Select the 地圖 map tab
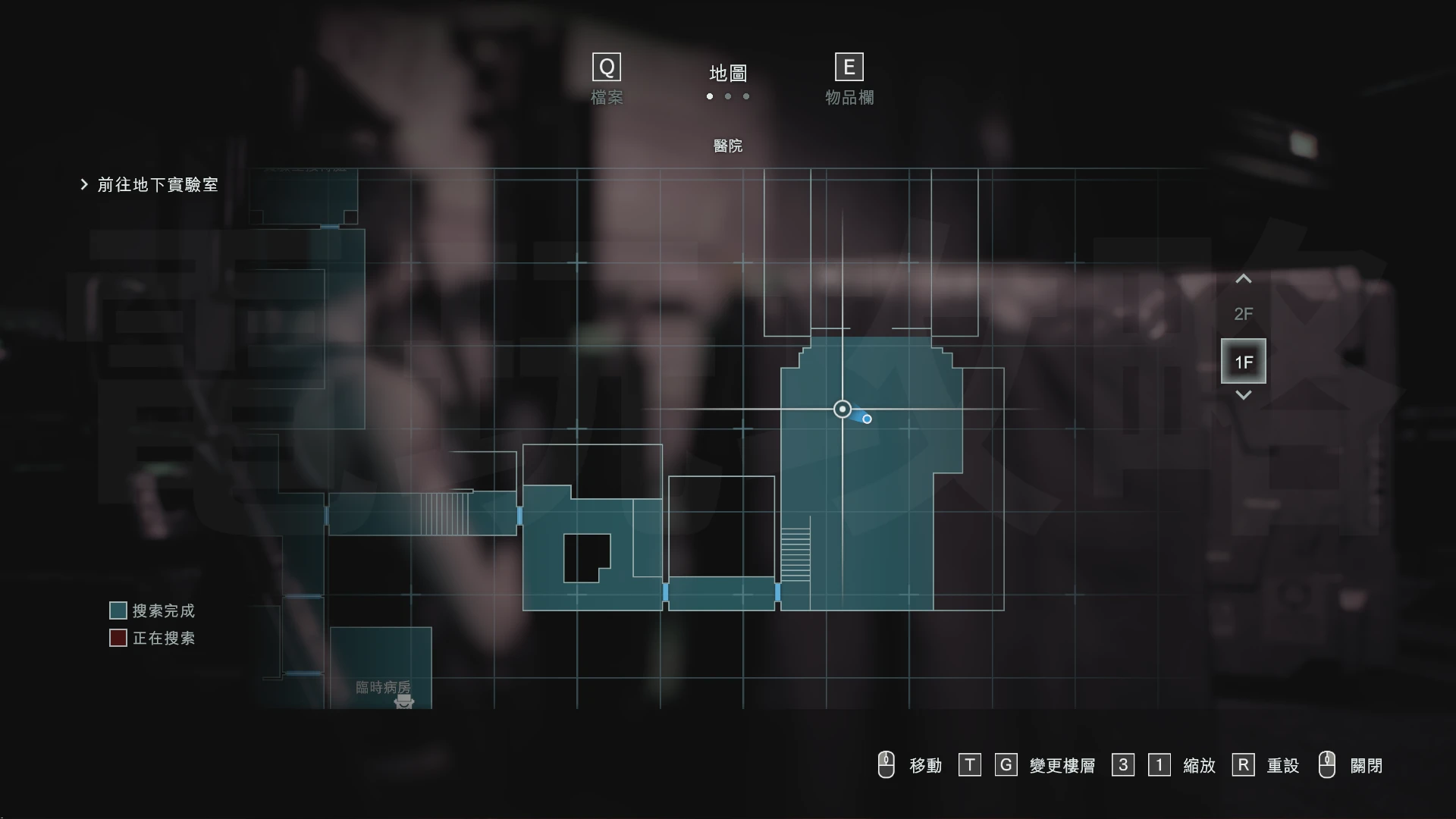 (x=728, y=74)
